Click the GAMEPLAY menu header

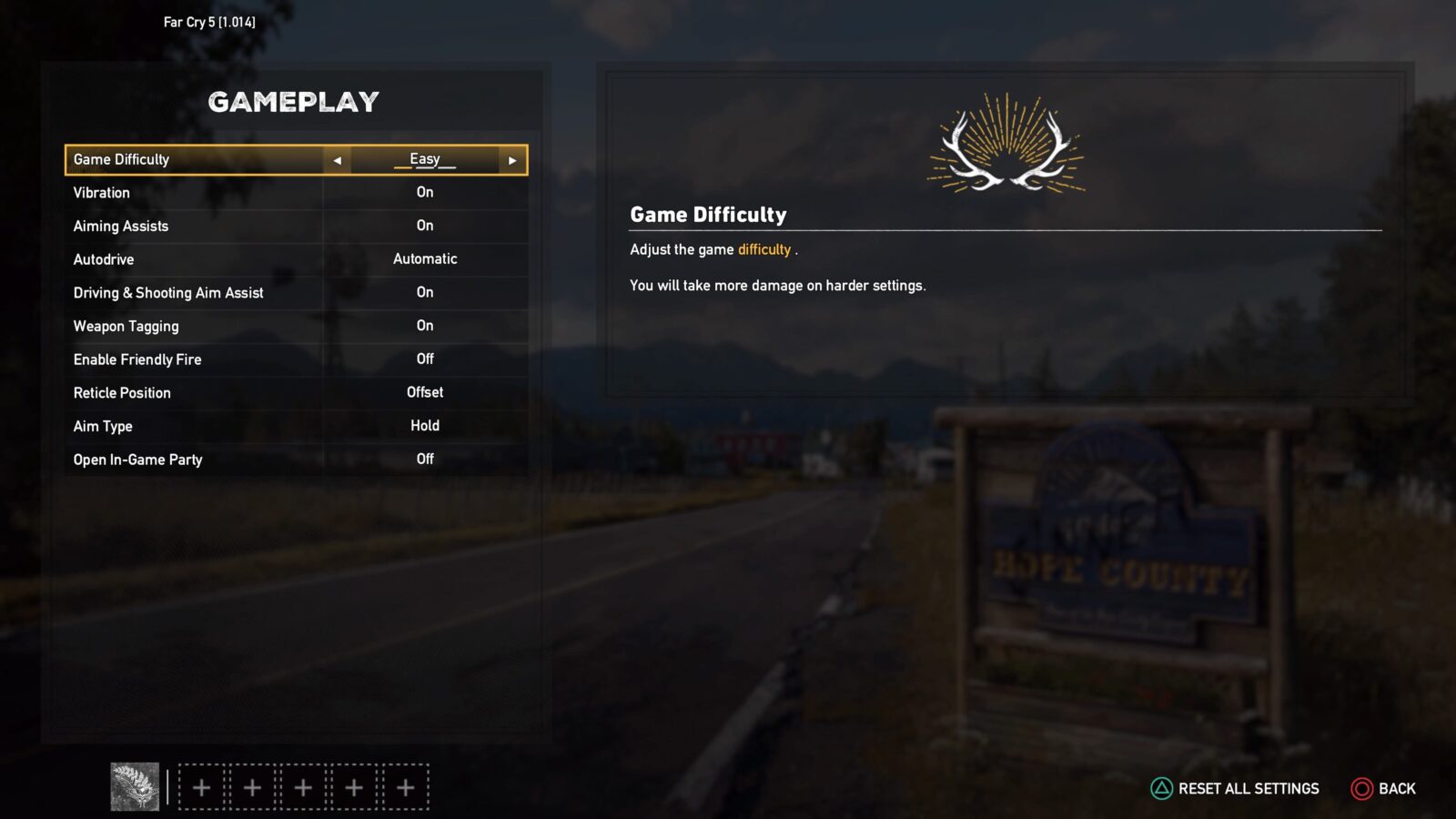click(294, 102)
